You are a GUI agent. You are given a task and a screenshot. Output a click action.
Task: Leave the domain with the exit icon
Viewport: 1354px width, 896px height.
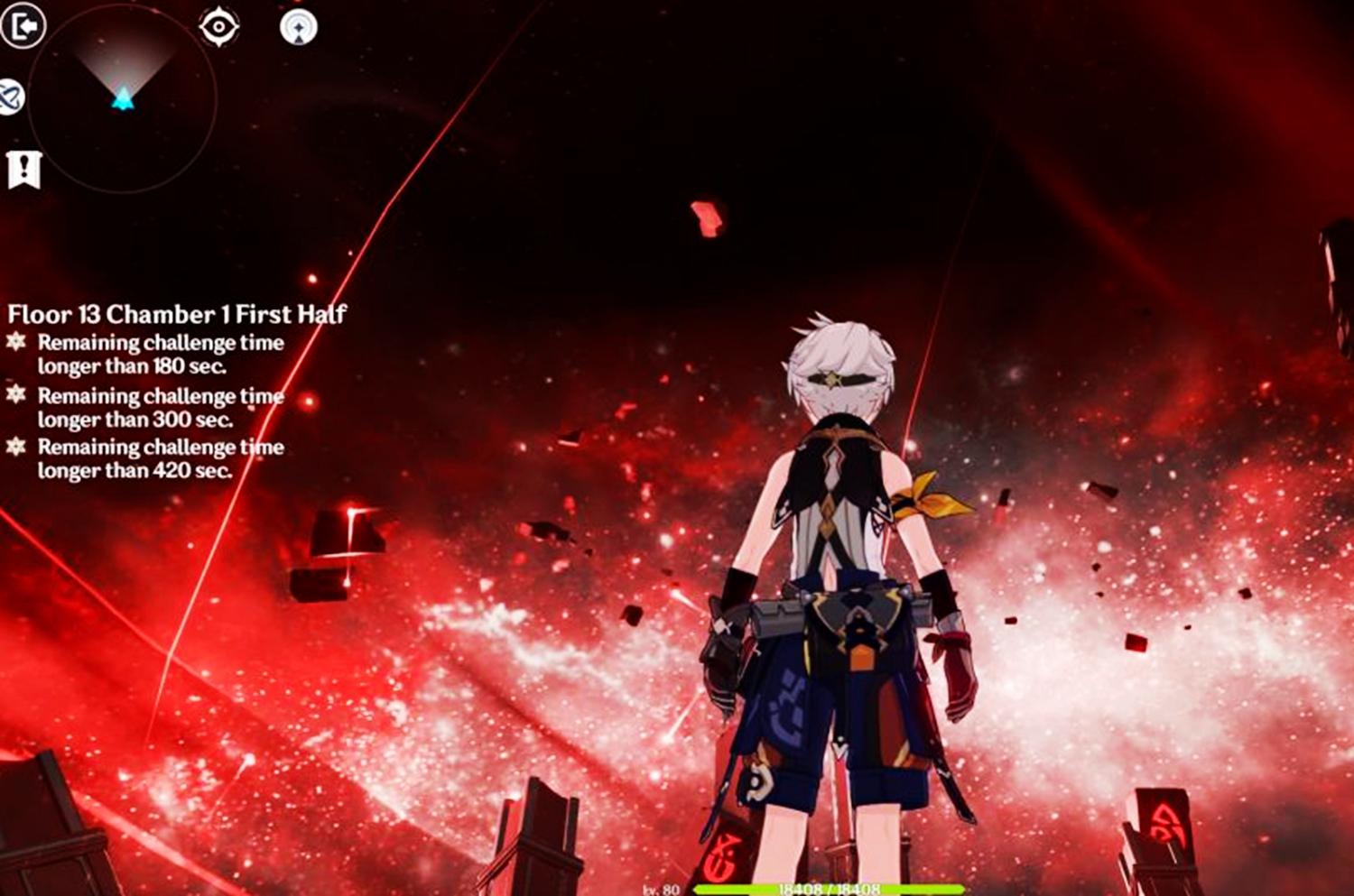(23, 26)
